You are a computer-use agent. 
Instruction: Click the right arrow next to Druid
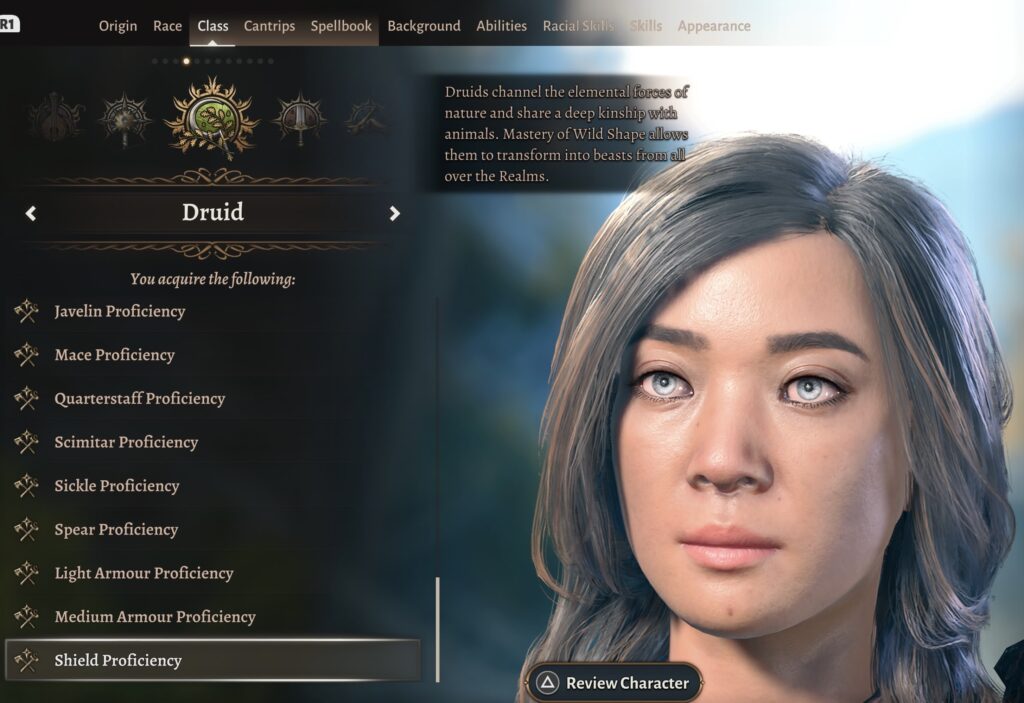click(395, 213)
